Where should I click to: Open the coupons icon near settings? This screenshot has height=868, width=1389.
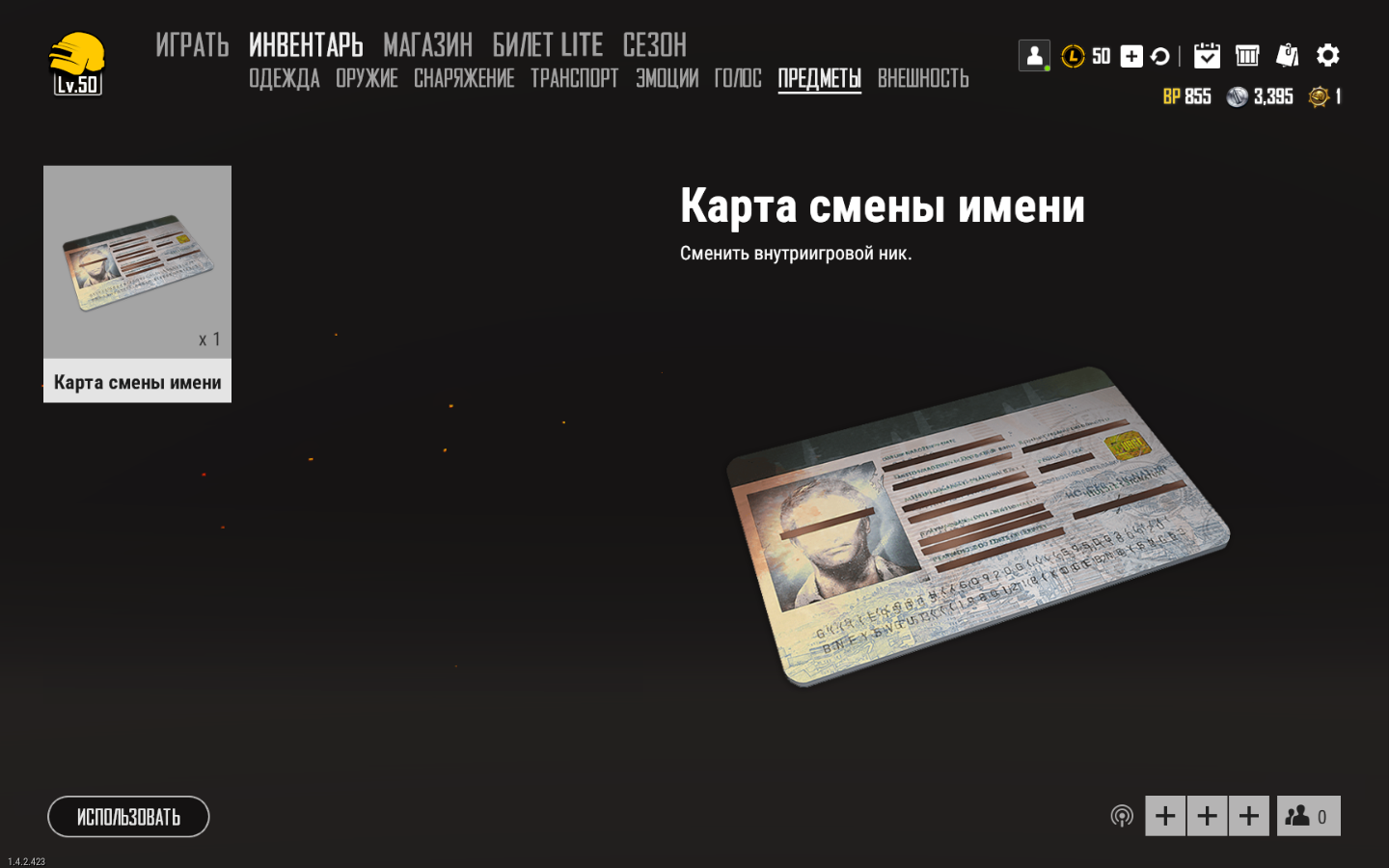click(1288, 55)
